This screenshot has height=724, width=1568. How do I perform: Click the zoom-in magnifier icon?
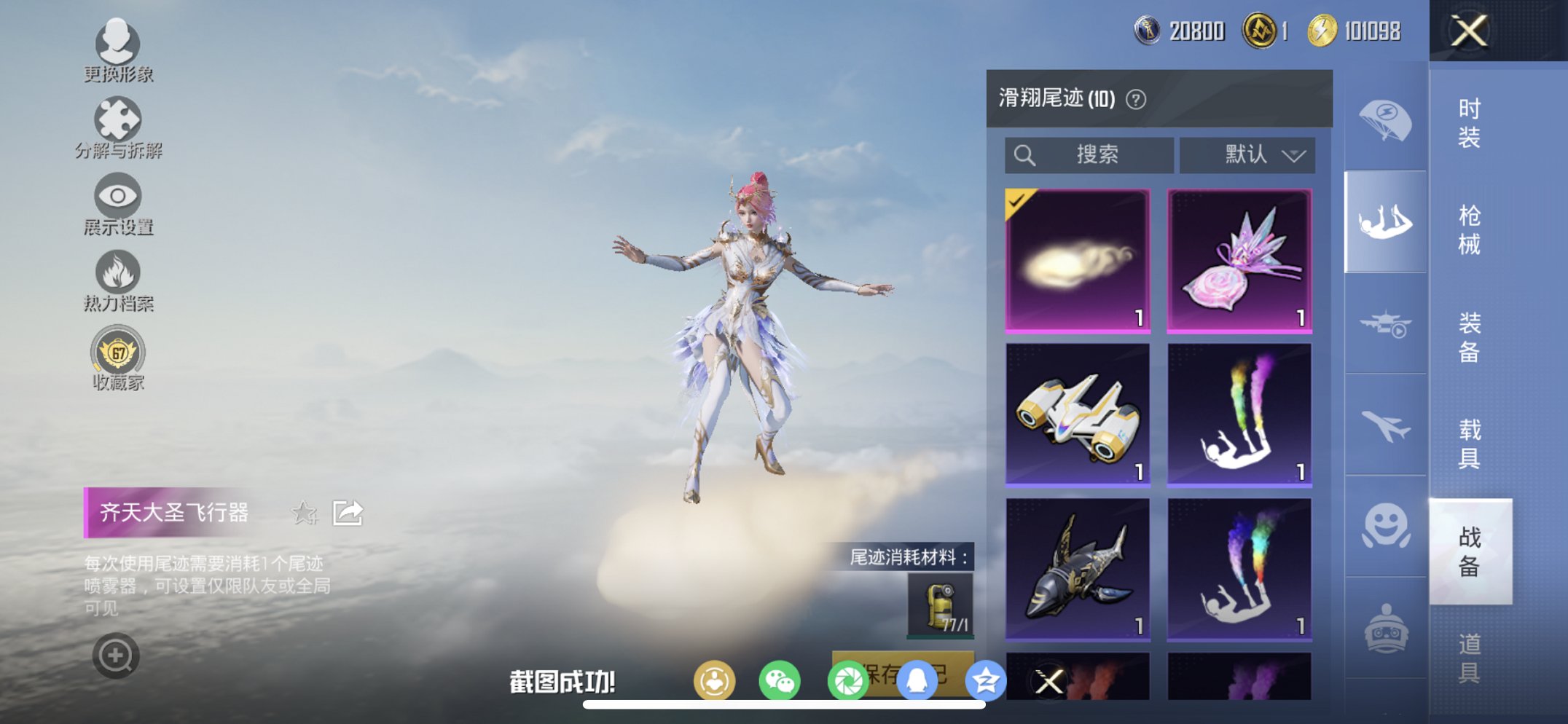[x=114, y=654]
